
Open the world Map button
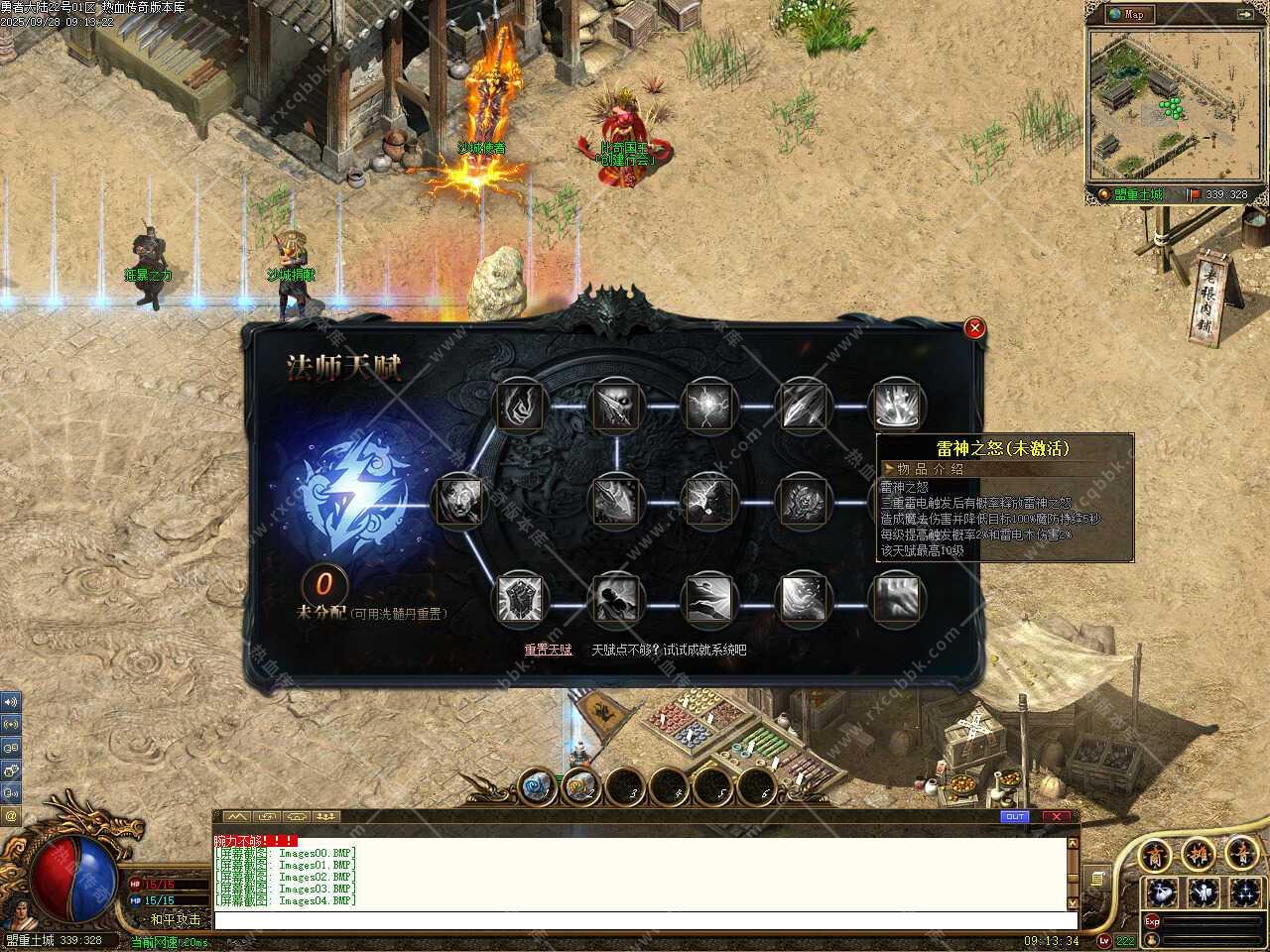[1129, 14]
